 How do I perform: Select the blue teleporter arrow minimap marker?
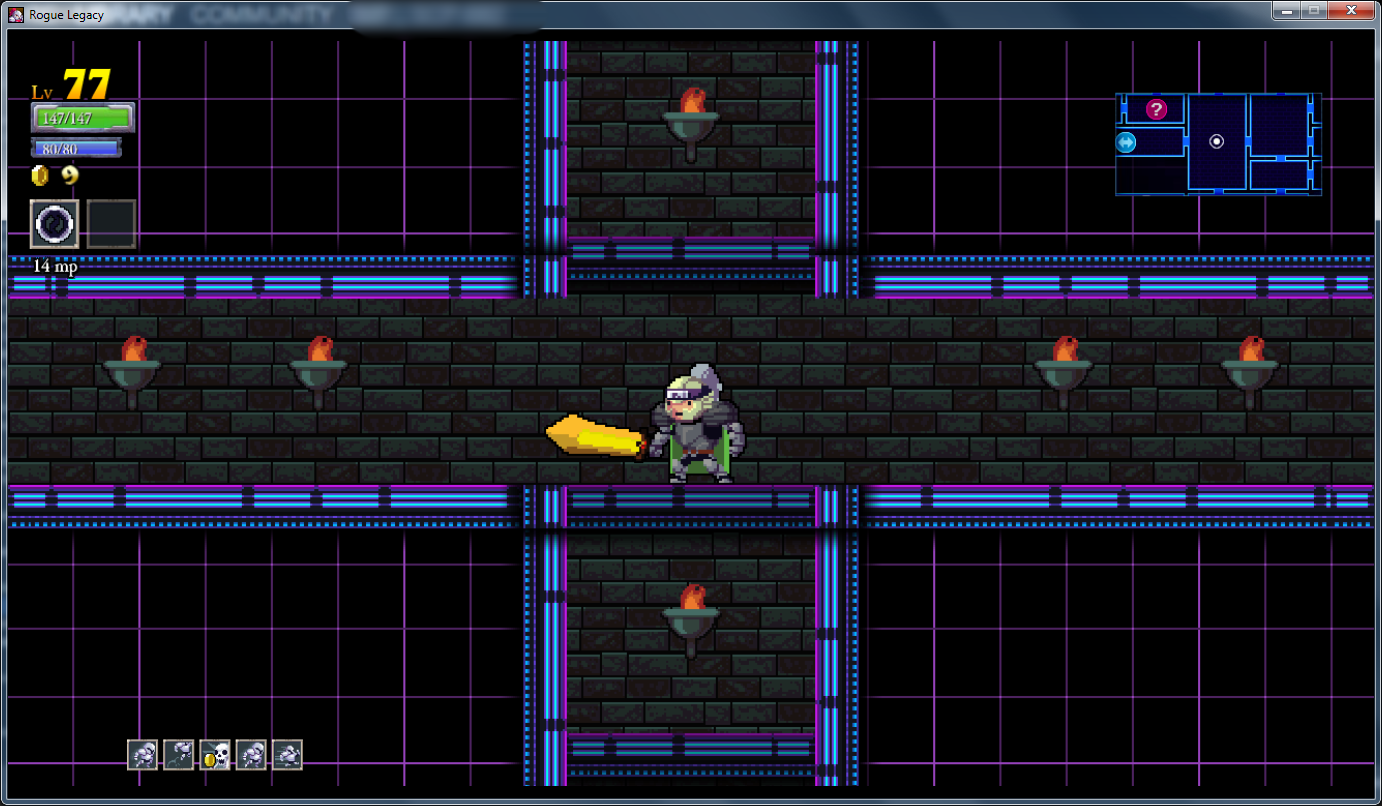point(1126,143)
